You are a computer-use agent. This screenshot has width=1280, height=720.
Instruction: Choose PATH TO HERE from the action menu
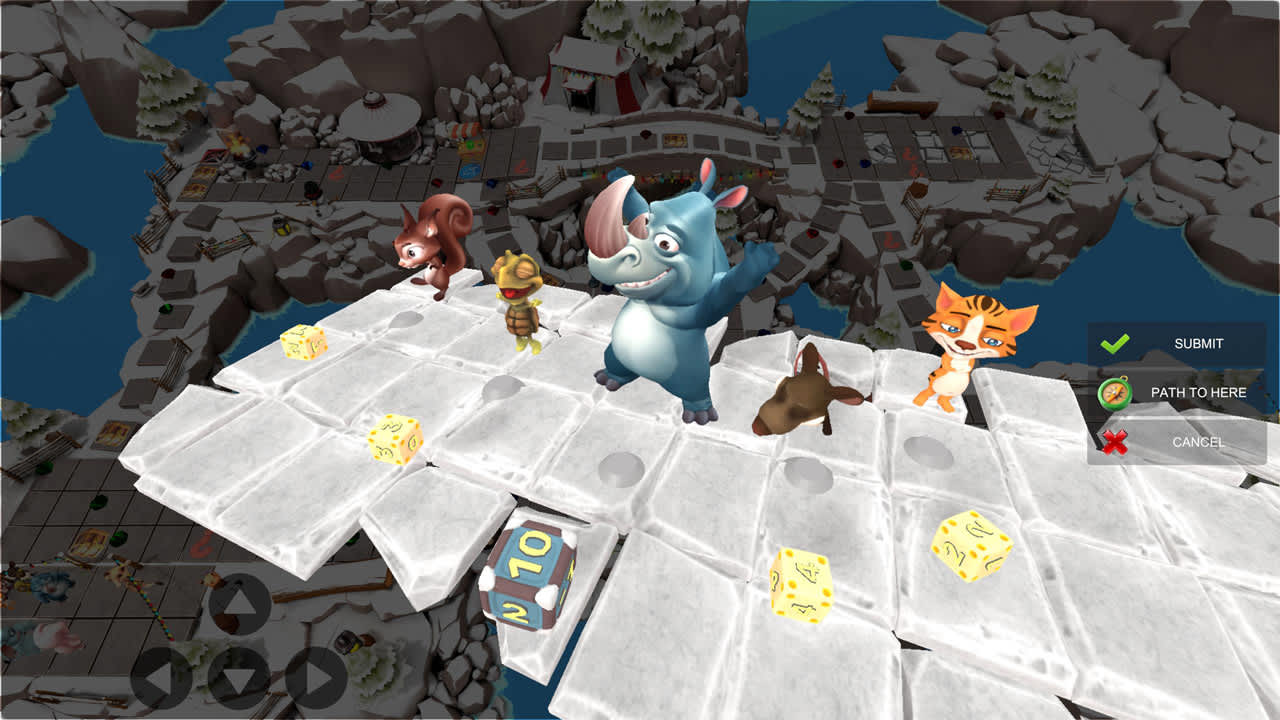click(1198, 392)
